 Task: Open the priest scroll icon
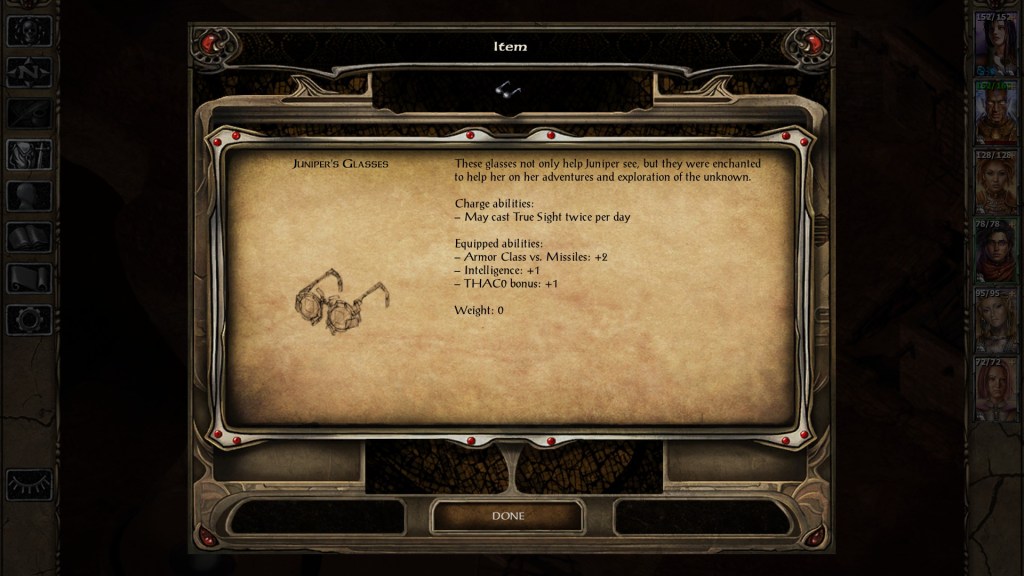coord(29,278)
